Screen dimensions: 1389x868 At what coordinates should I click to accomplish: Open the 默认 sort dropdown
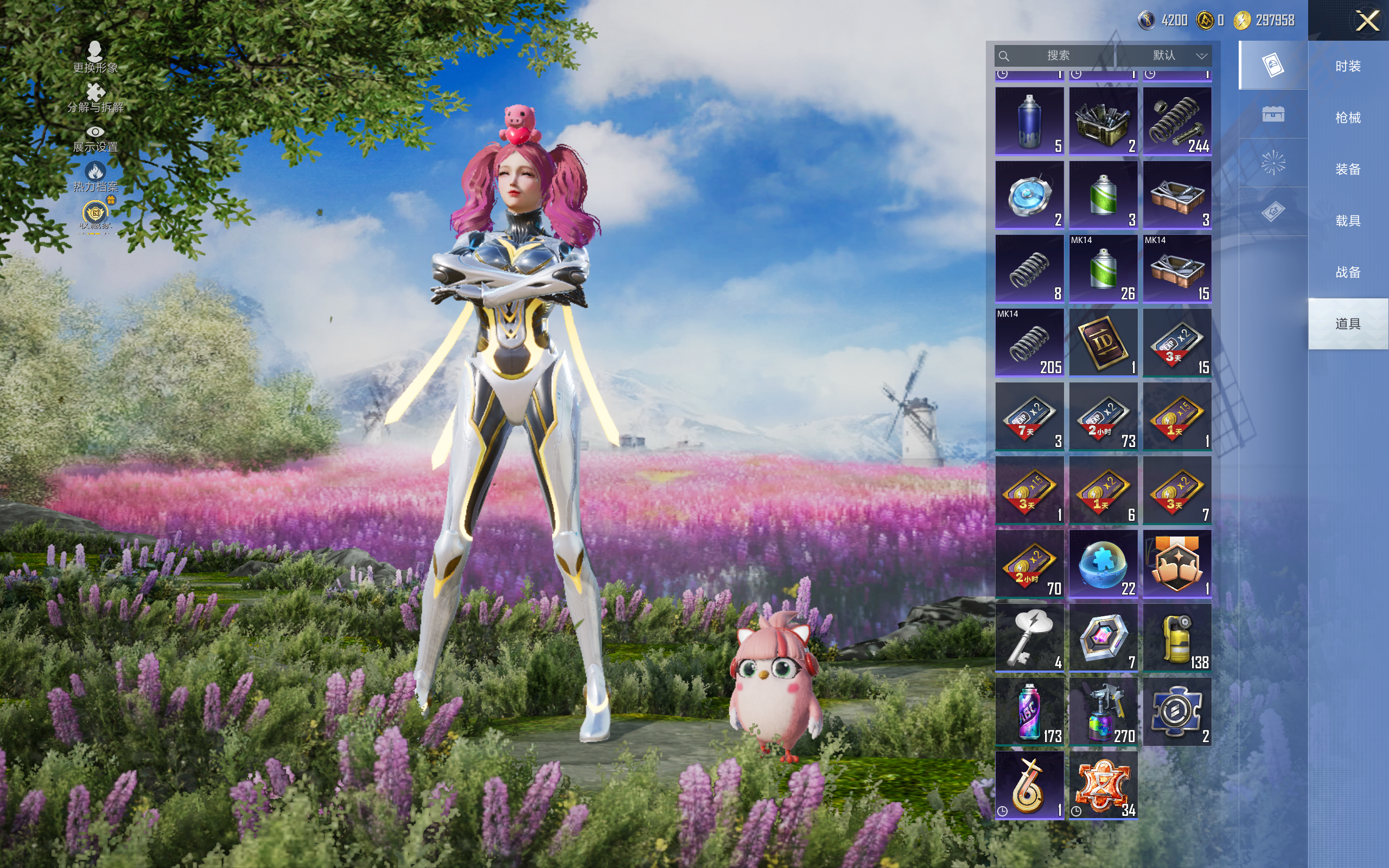1178,56
